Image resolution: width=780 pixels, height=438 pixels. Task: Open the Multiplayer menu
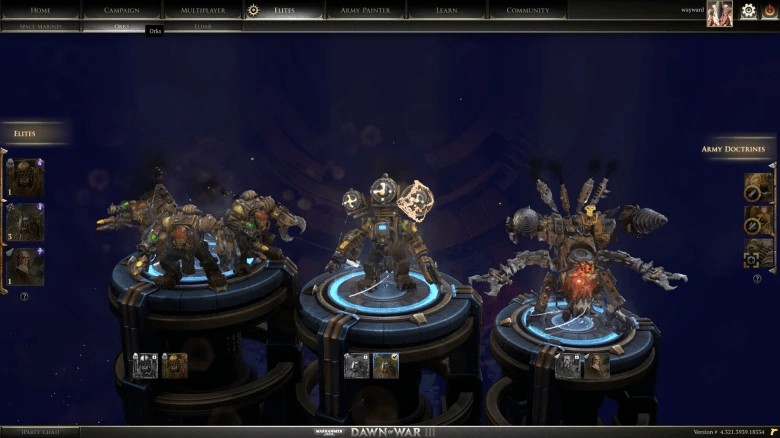pos(203,10)
